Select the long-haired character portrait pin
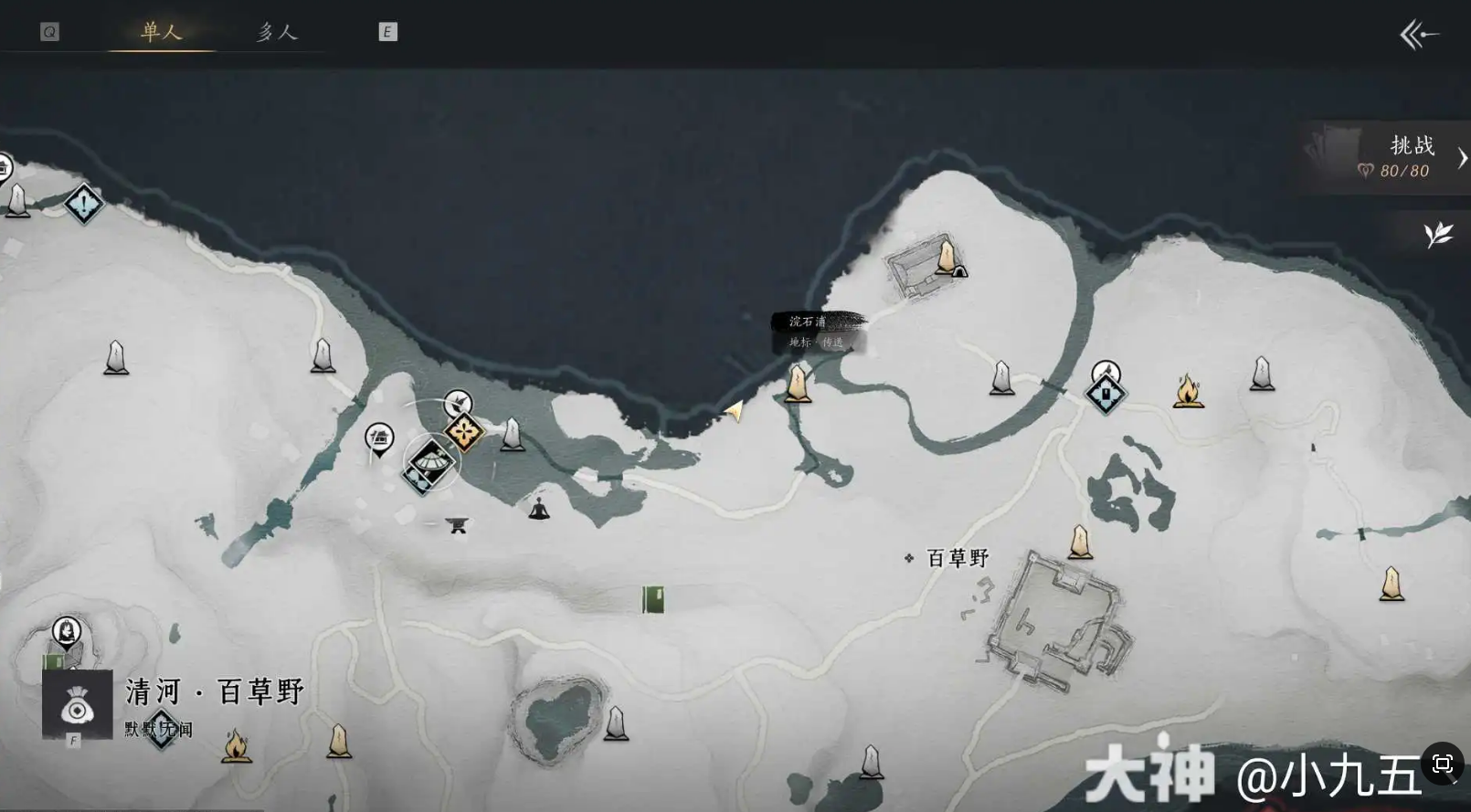Screen dimensions: 1471x812 (x=66, y=630)
